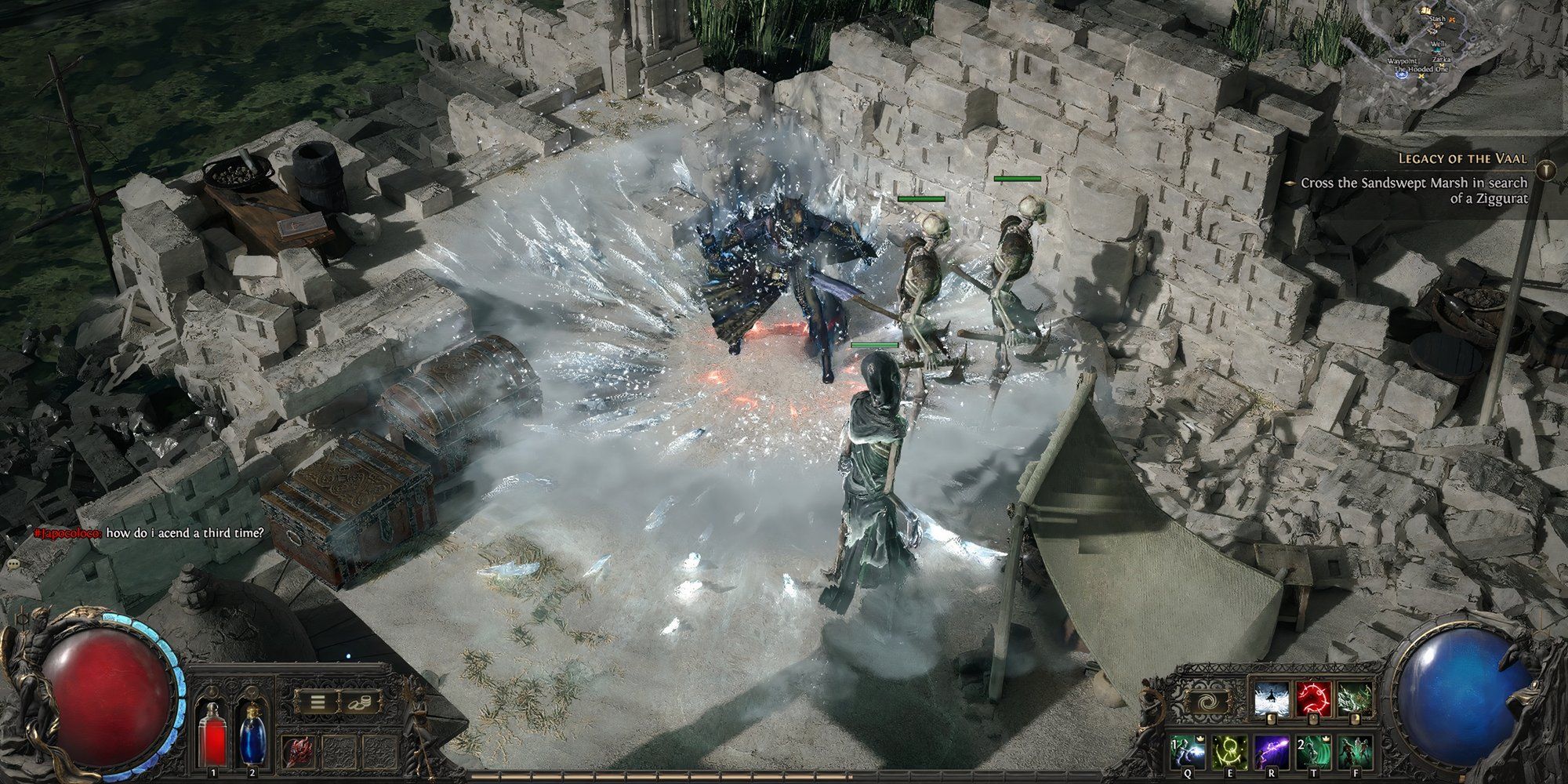Screen dimensions: 1568x784
Task: Activate the red curse skill icon
Action: (x=1313, y=699)
